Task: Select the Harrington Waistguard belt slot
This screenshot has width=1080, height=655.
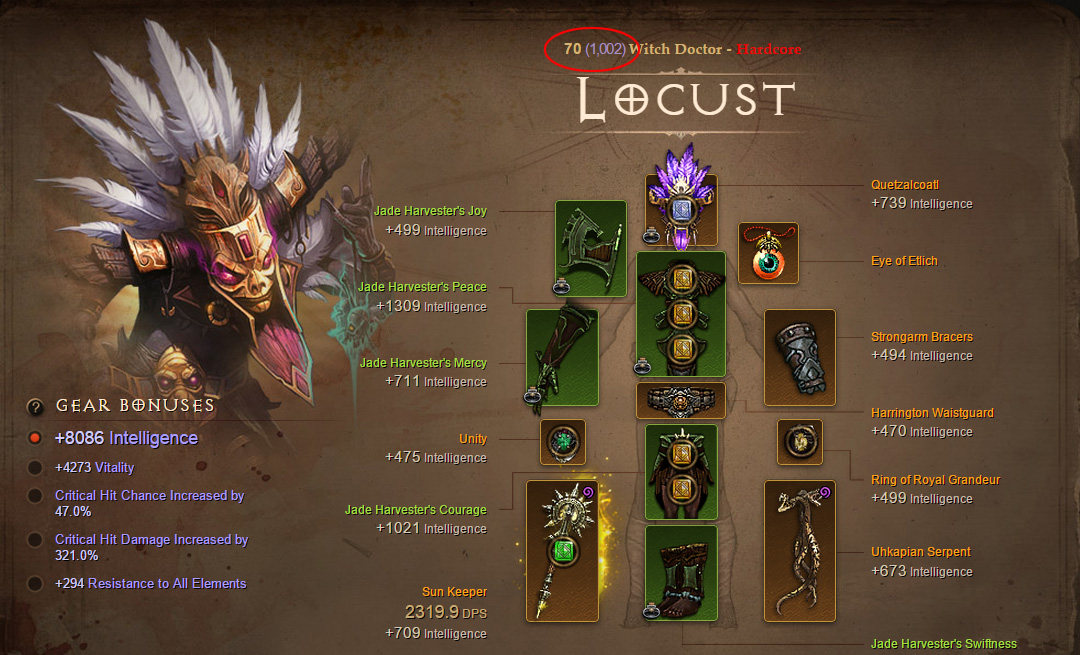Action: click(681, 401)
